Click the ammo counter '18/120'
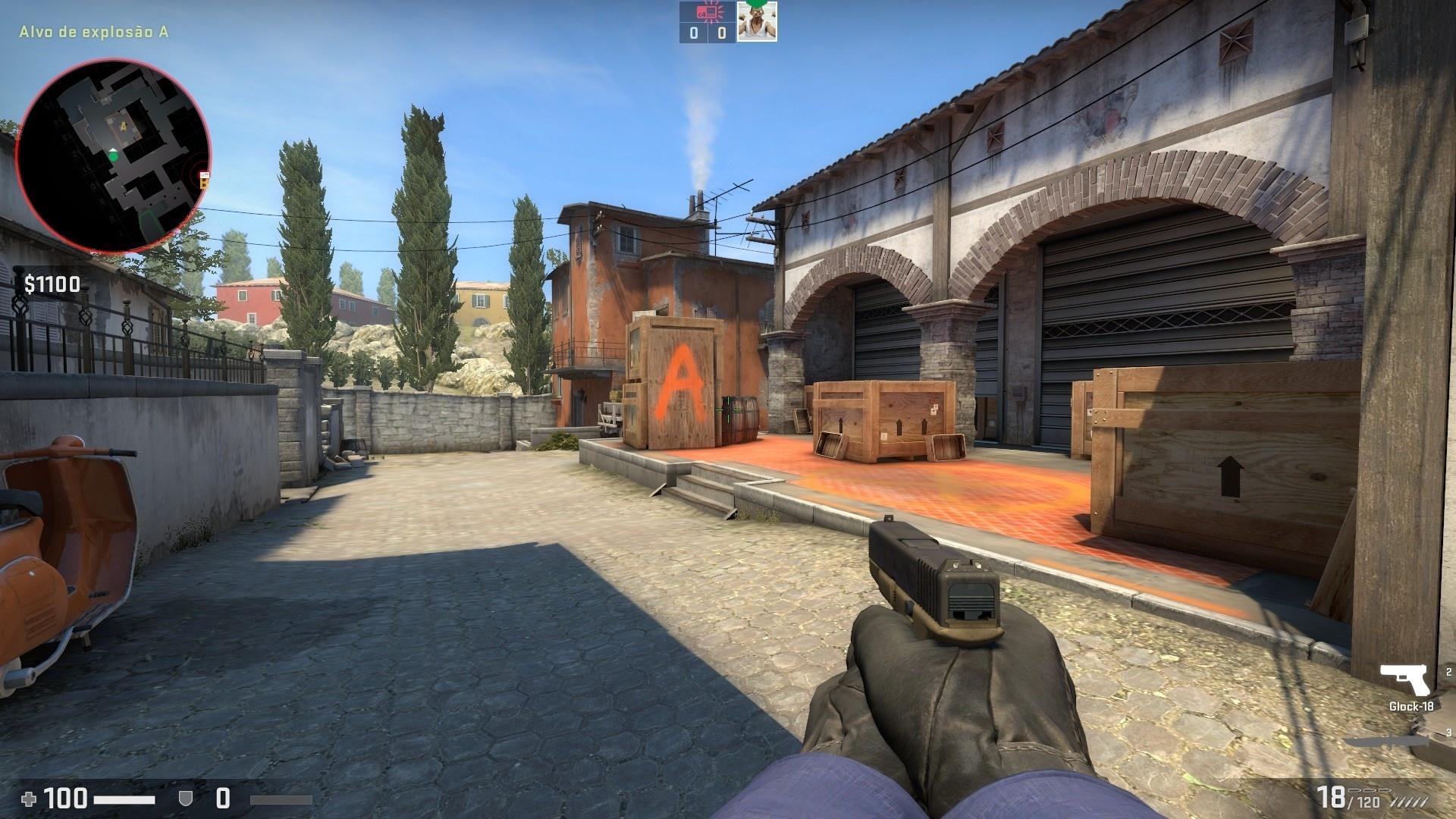This screenshot has height=819, width=1456. click(1347, 796)
